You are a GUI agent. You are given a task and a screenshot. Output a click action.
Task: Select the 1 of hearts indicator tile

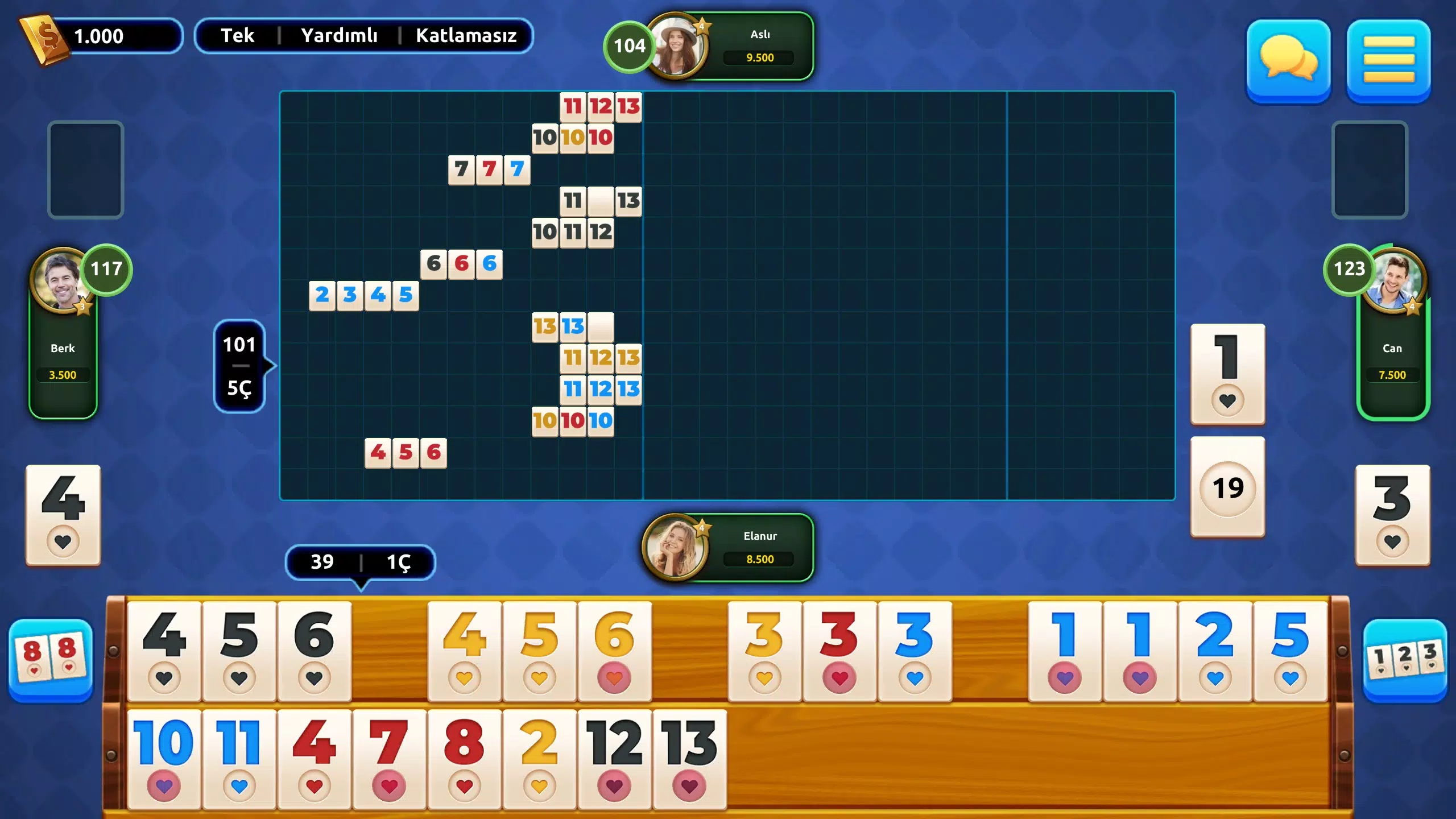(x=1227, y=373)
